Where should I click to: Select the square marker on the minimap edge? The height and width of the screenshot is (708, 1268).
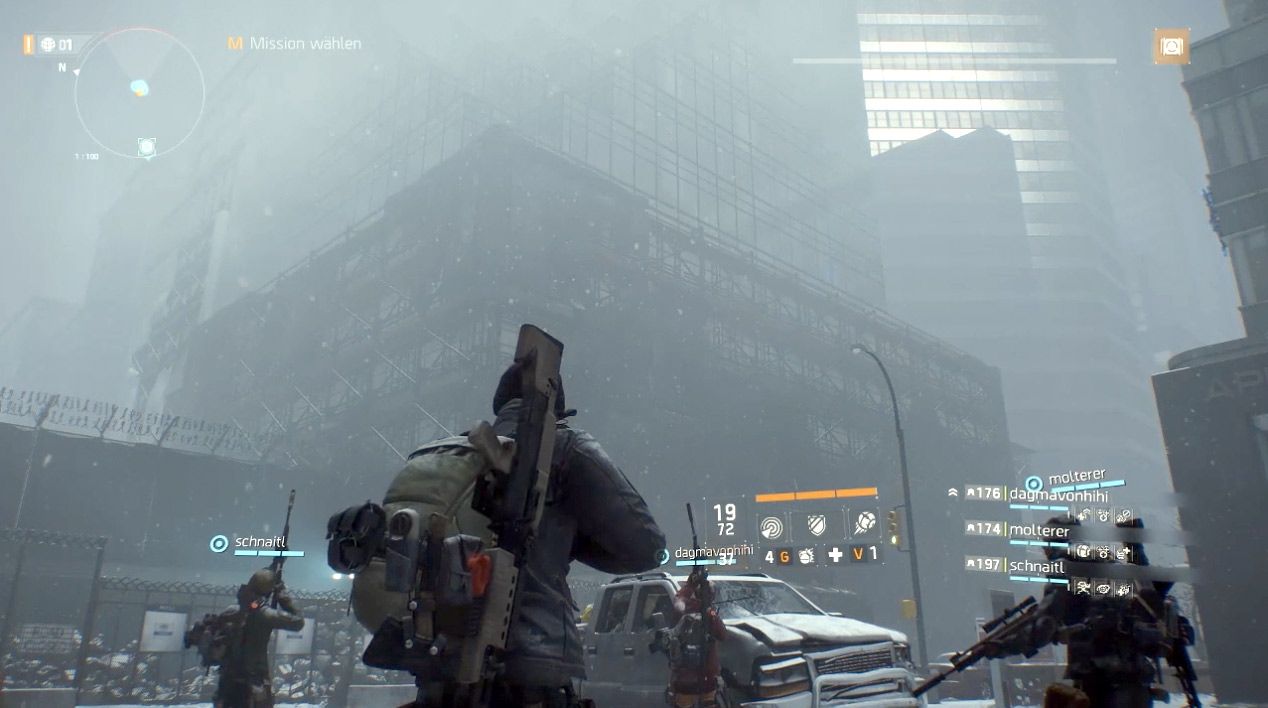click(147, 148)
